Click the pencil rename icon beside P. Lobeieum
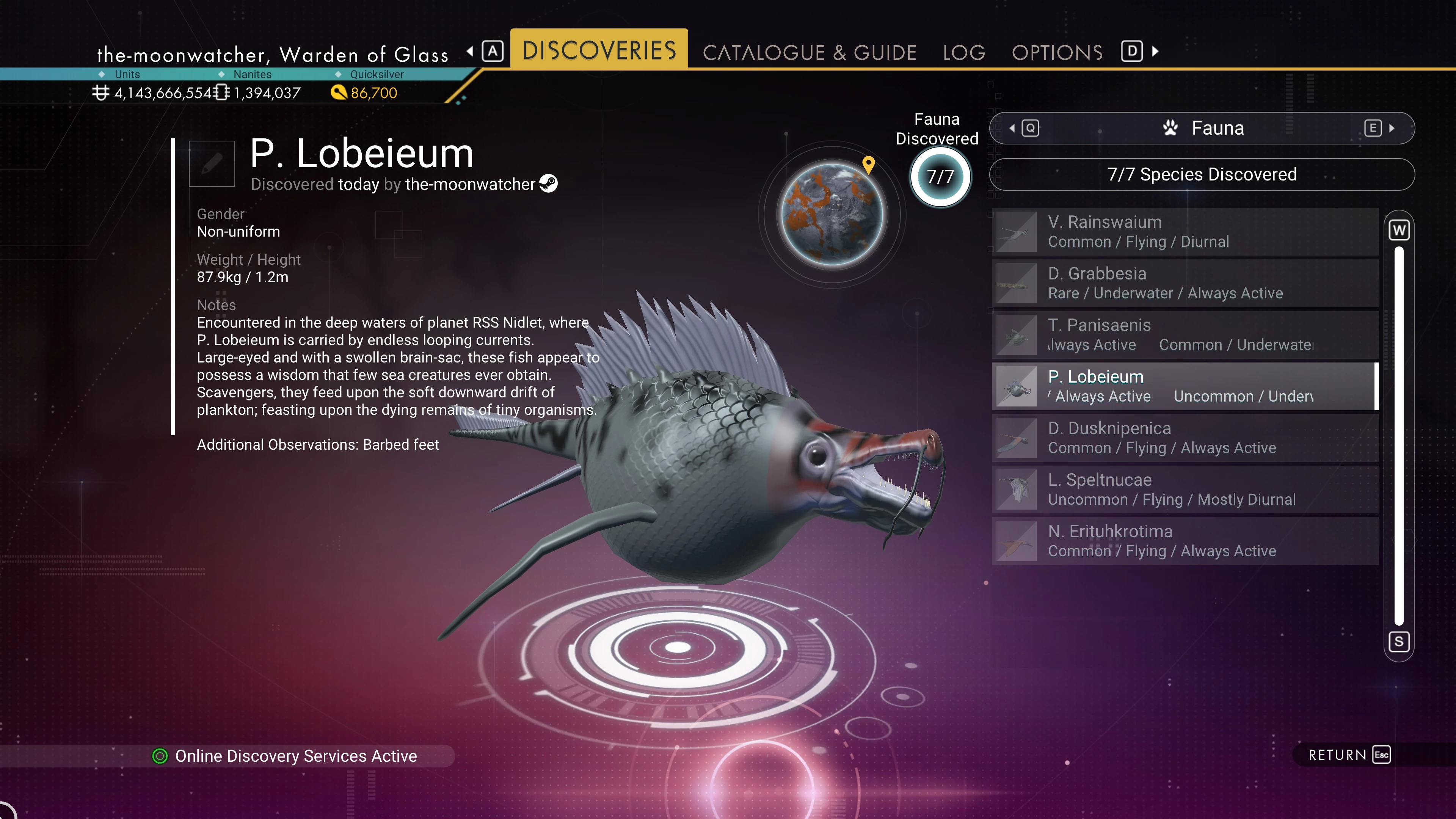1456x819 pixels. pos(212,164)
